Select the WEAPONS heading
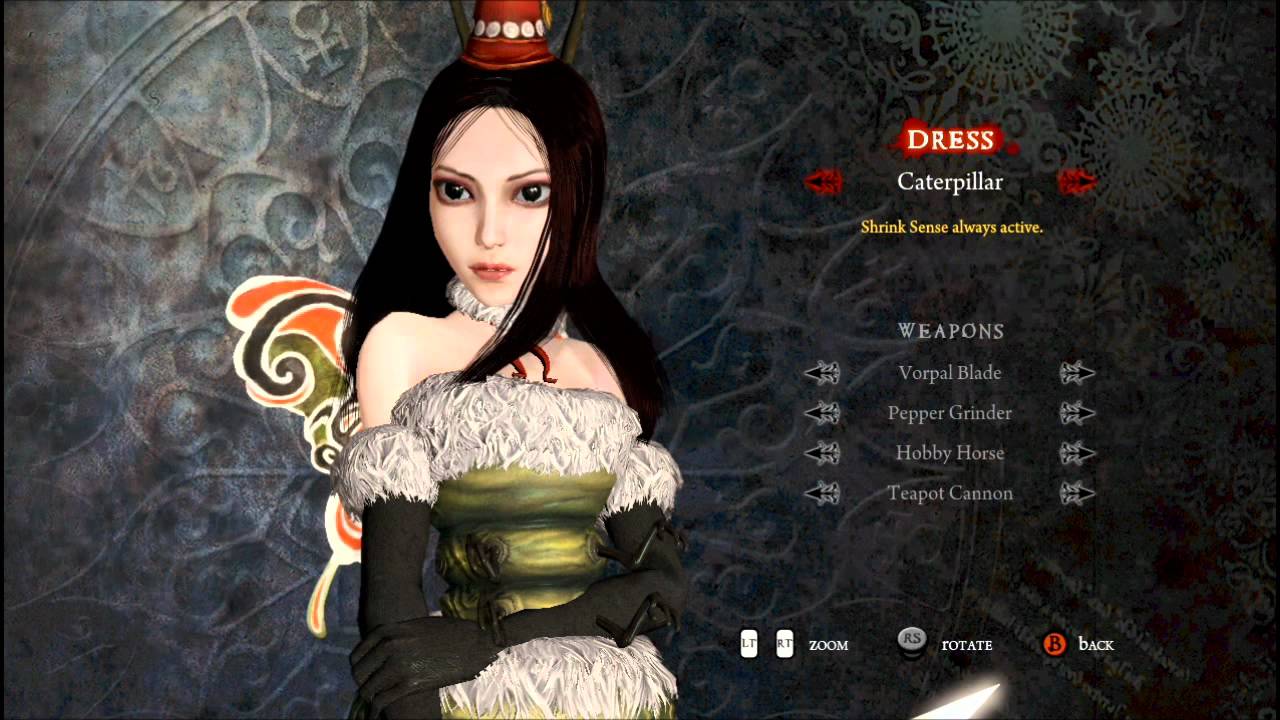Image resolution: width=1280 pixels, height=720 pixels. 950,331
